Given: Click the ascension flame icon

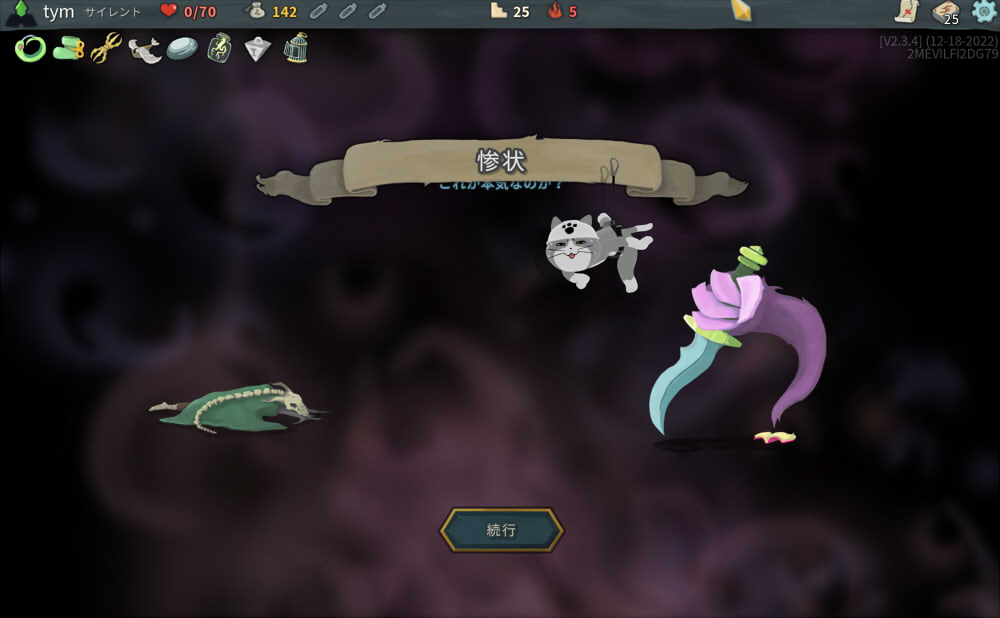Looking at the screenshot, I should click(x=555, y=12).
